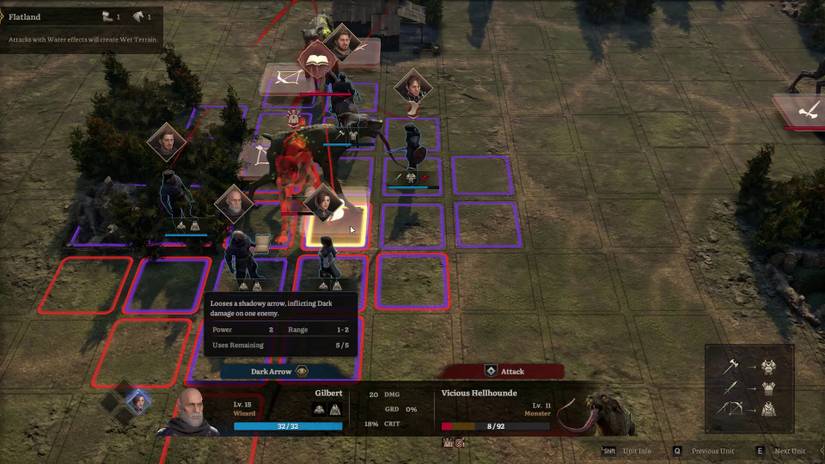825x464 pixels.
Task: Click the sword icon tile marker
Action: [x=803, y=111]
